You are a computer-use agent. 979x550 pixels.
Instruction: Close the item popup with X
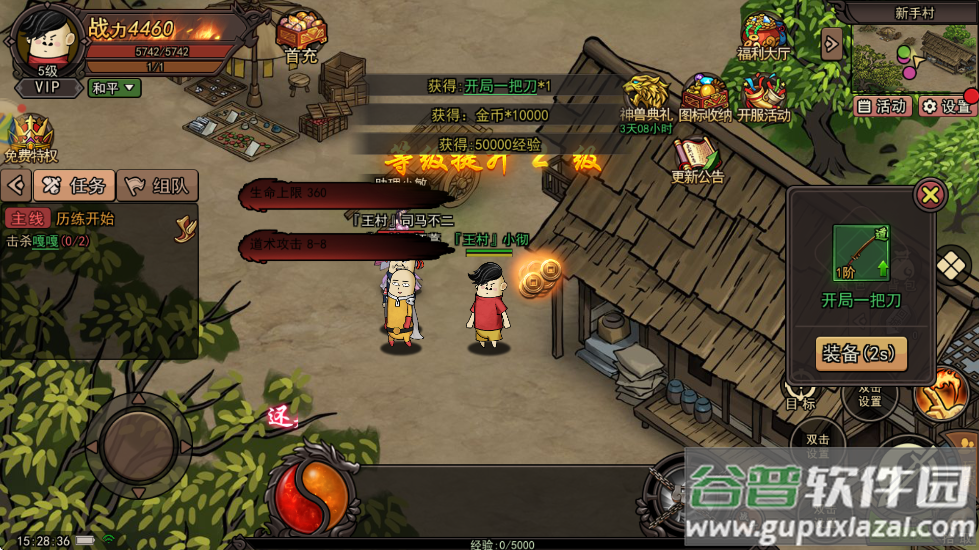coord(930,194)
